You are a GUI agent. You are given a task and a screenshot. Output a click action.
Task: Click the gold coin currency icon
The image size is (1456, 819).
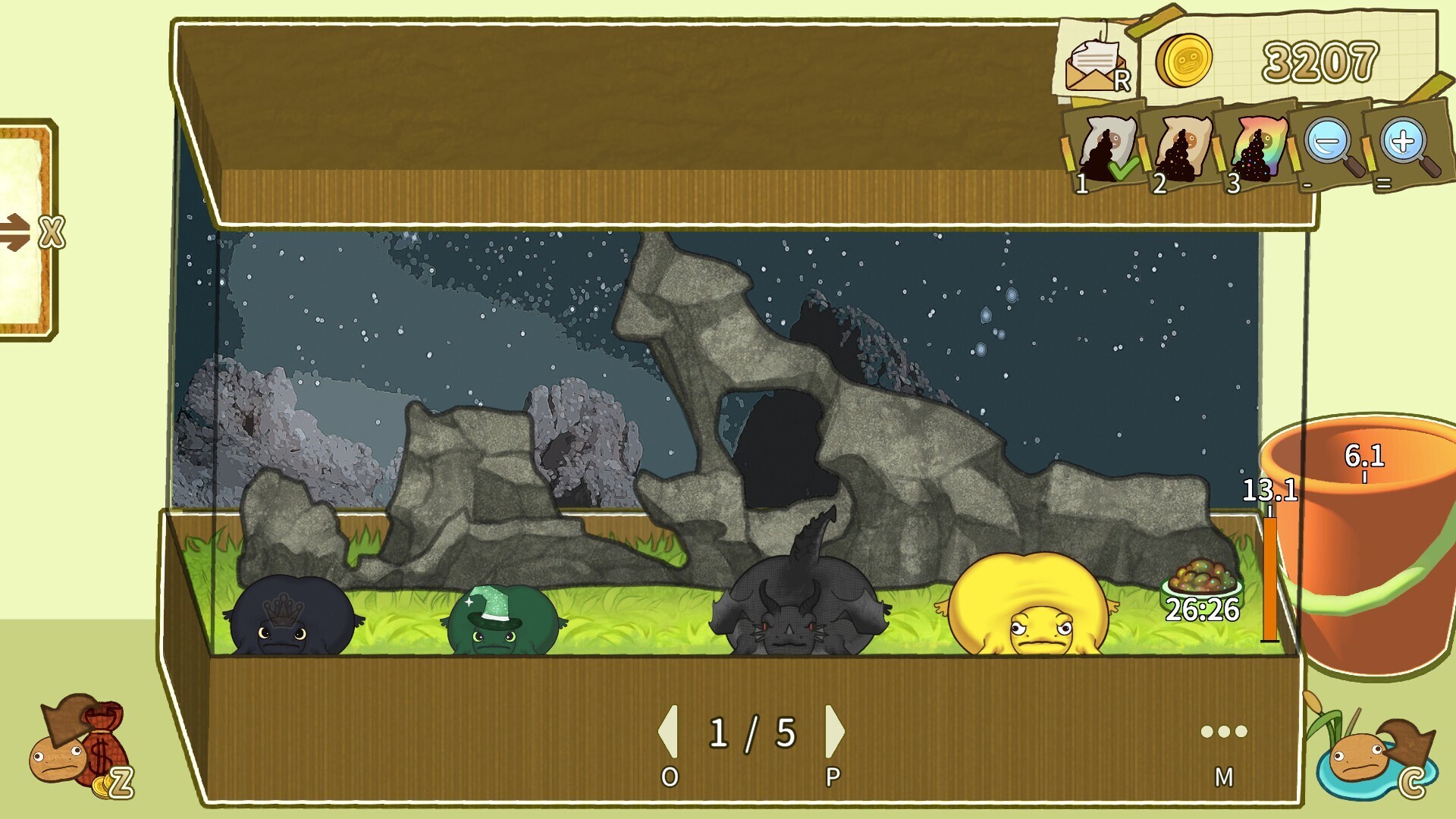pyautogui.click(x=1184, y=61)
